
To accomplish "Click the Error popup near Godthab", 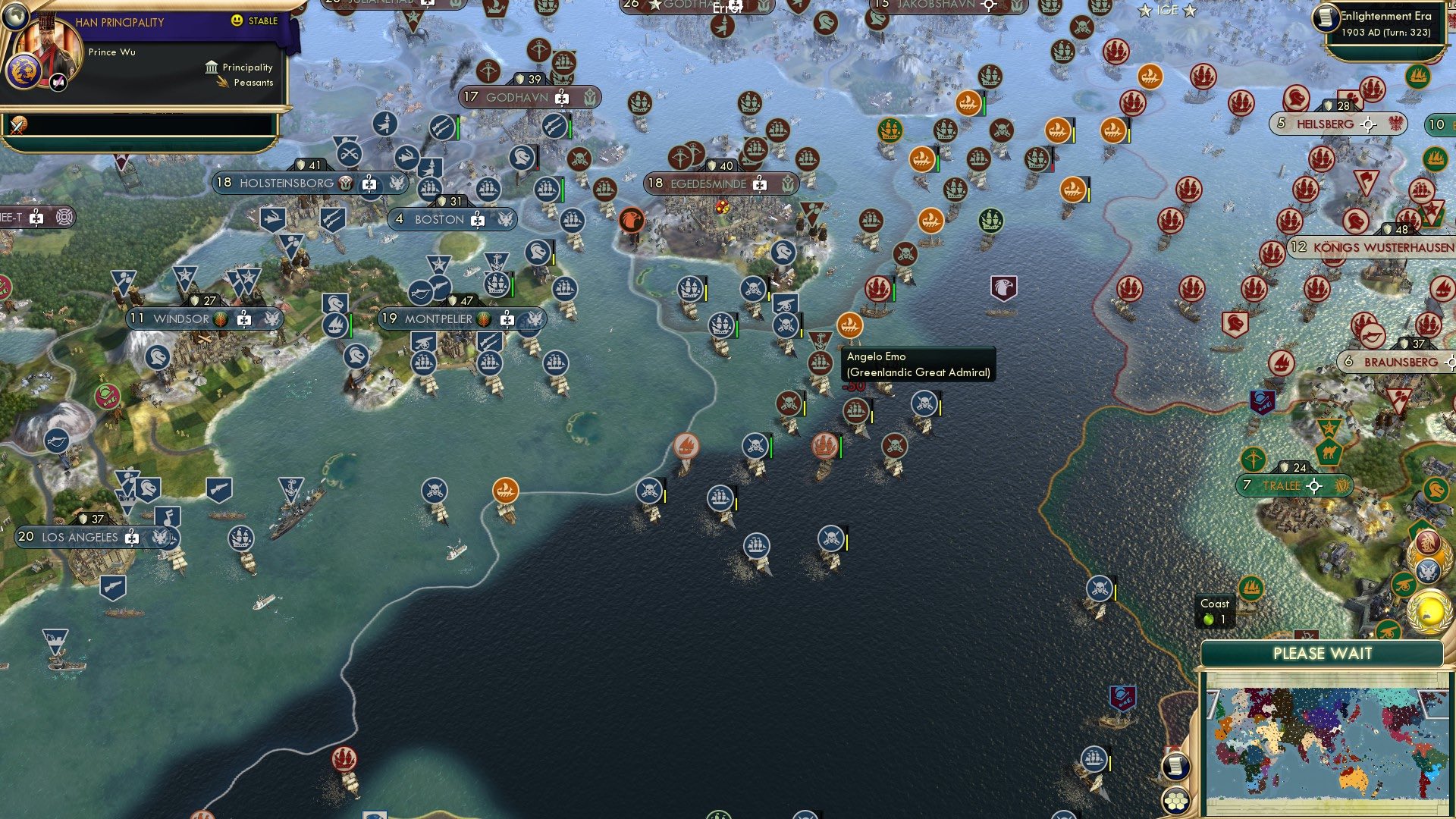I will point(728,9).
